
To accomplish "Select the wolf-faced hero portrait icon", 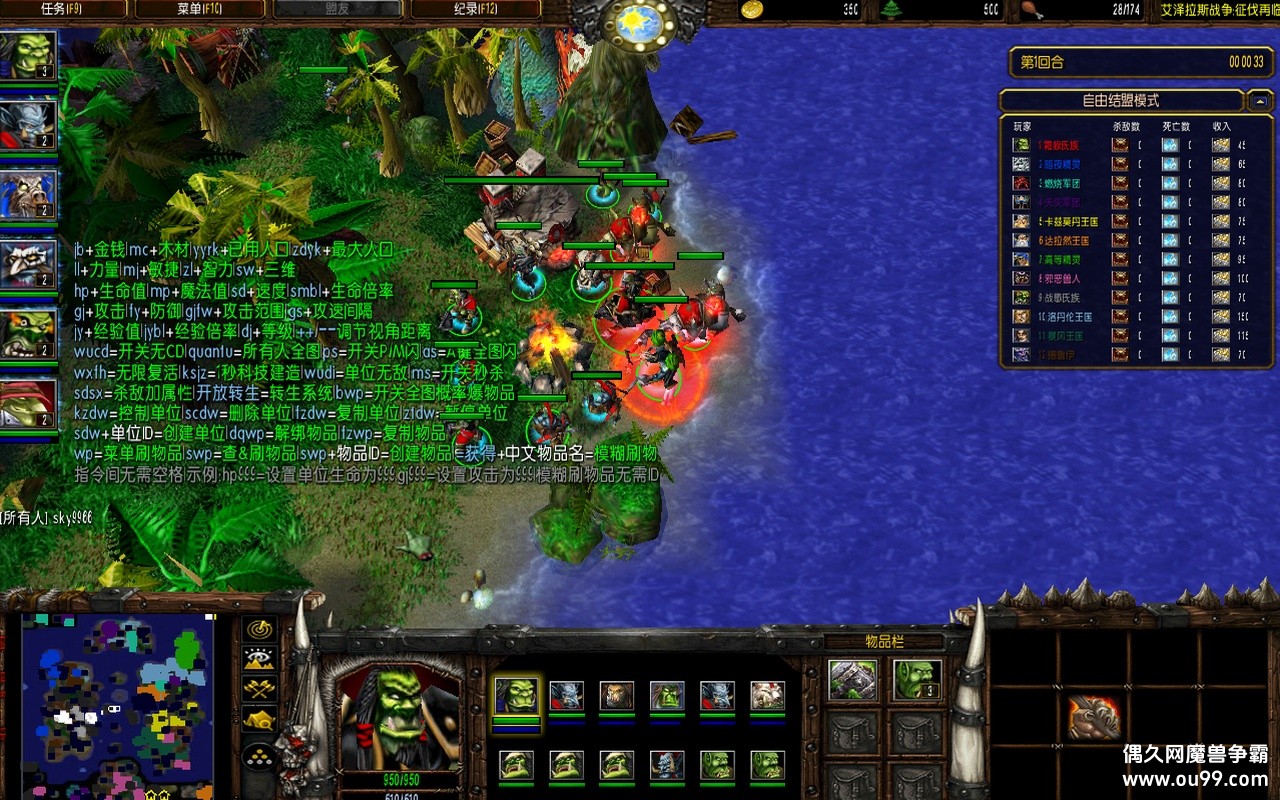I will 29,194.
